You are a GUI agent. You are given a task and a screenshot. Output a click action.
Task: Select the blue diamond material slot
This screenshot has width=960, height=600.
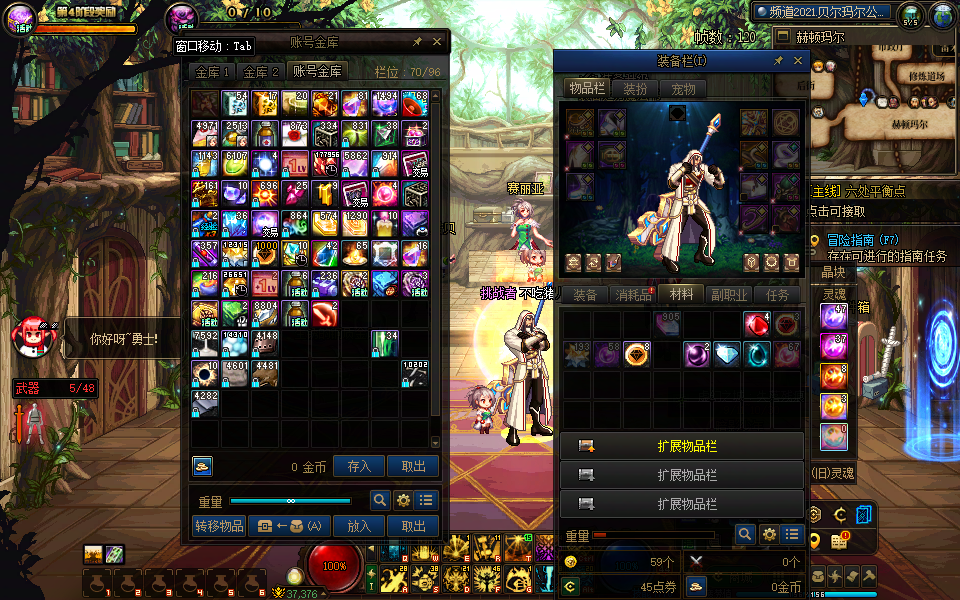point(727,354)
